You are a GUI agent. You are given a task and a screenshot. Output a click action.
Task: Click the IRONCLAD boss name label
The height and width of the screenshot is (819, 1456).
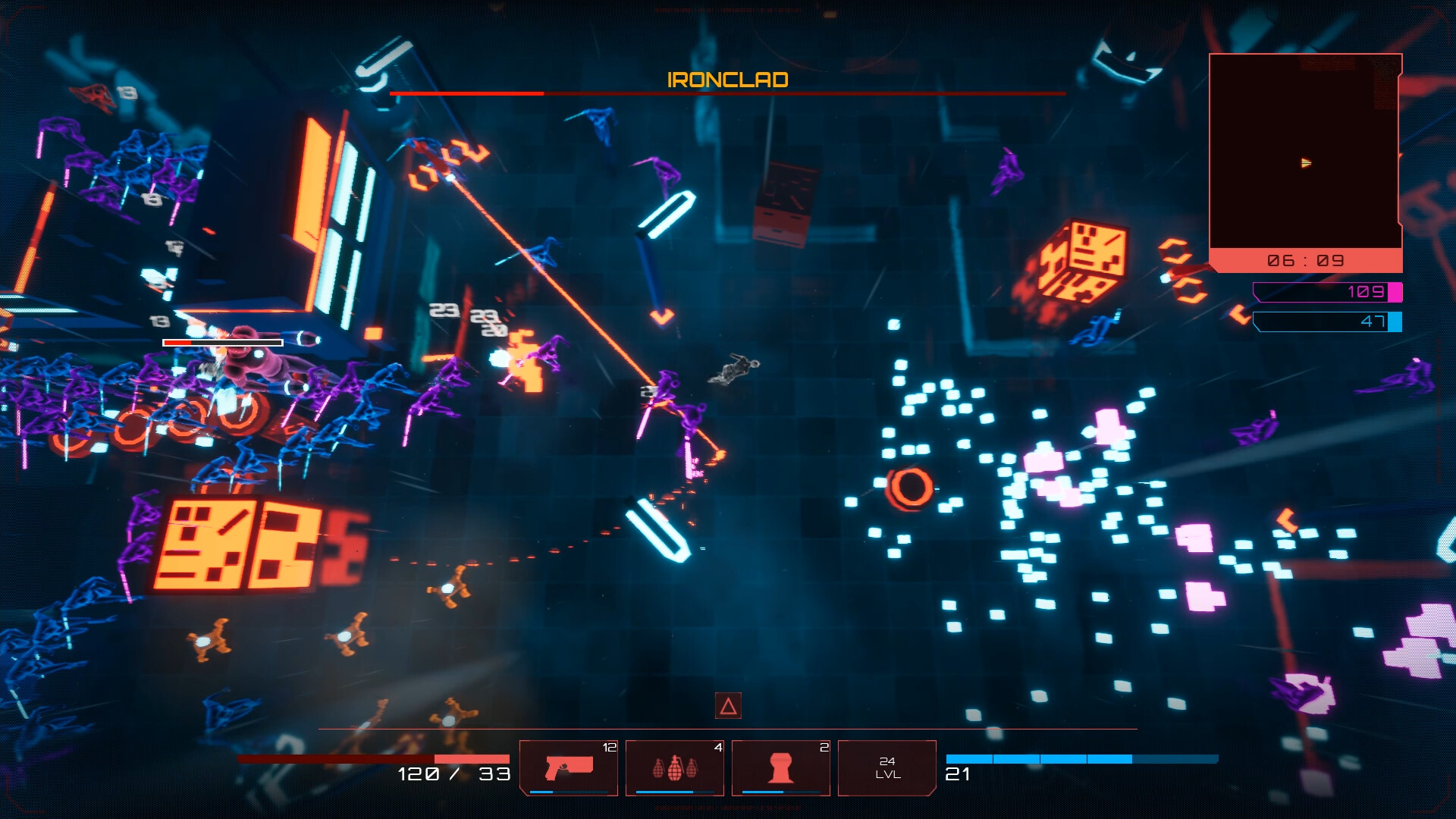[x=726, y=79]
